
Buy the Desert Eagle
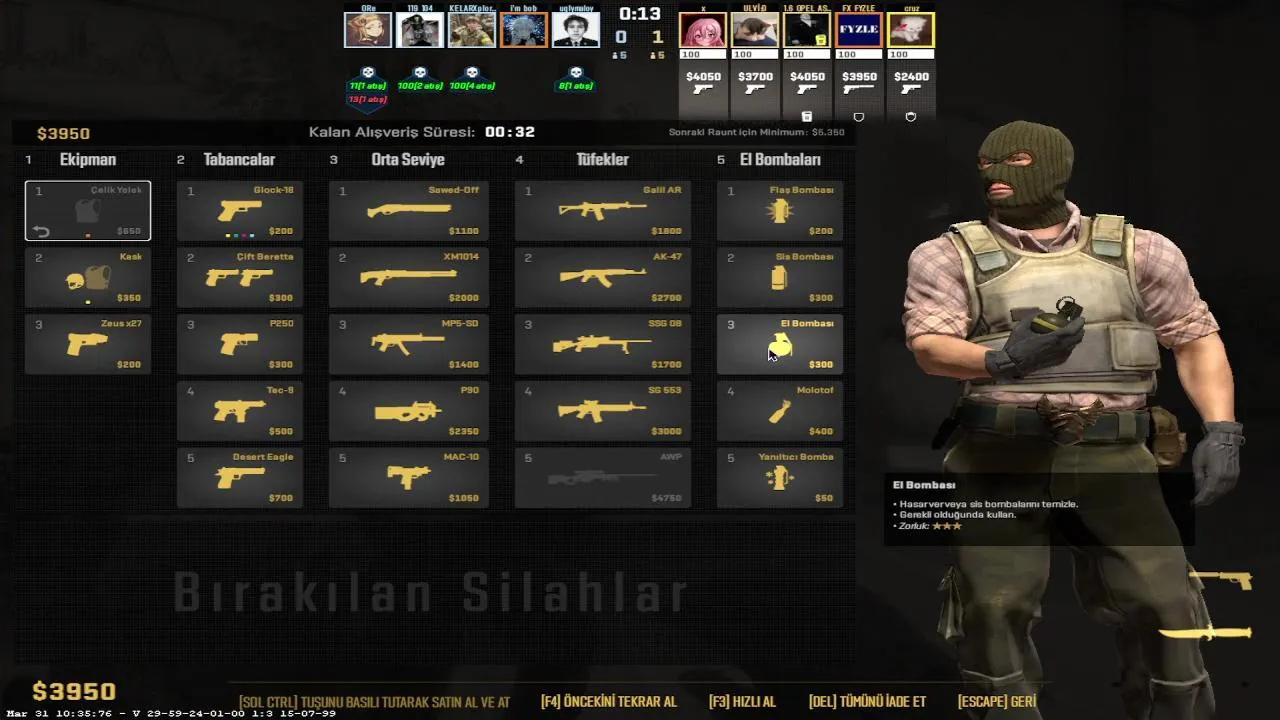[240, 478]
